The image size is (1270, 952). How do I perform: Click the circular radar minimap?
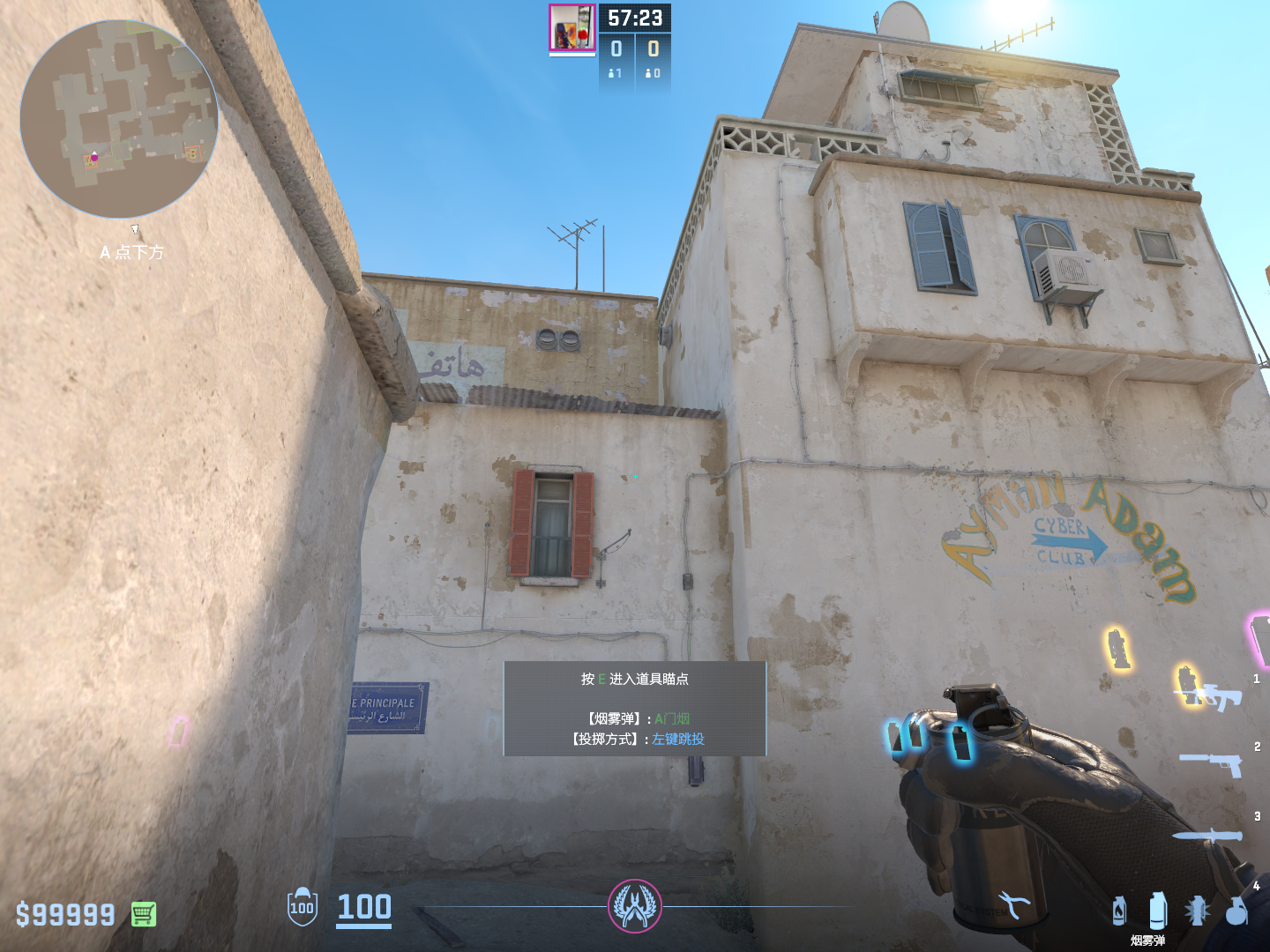[x=119, y=119]
